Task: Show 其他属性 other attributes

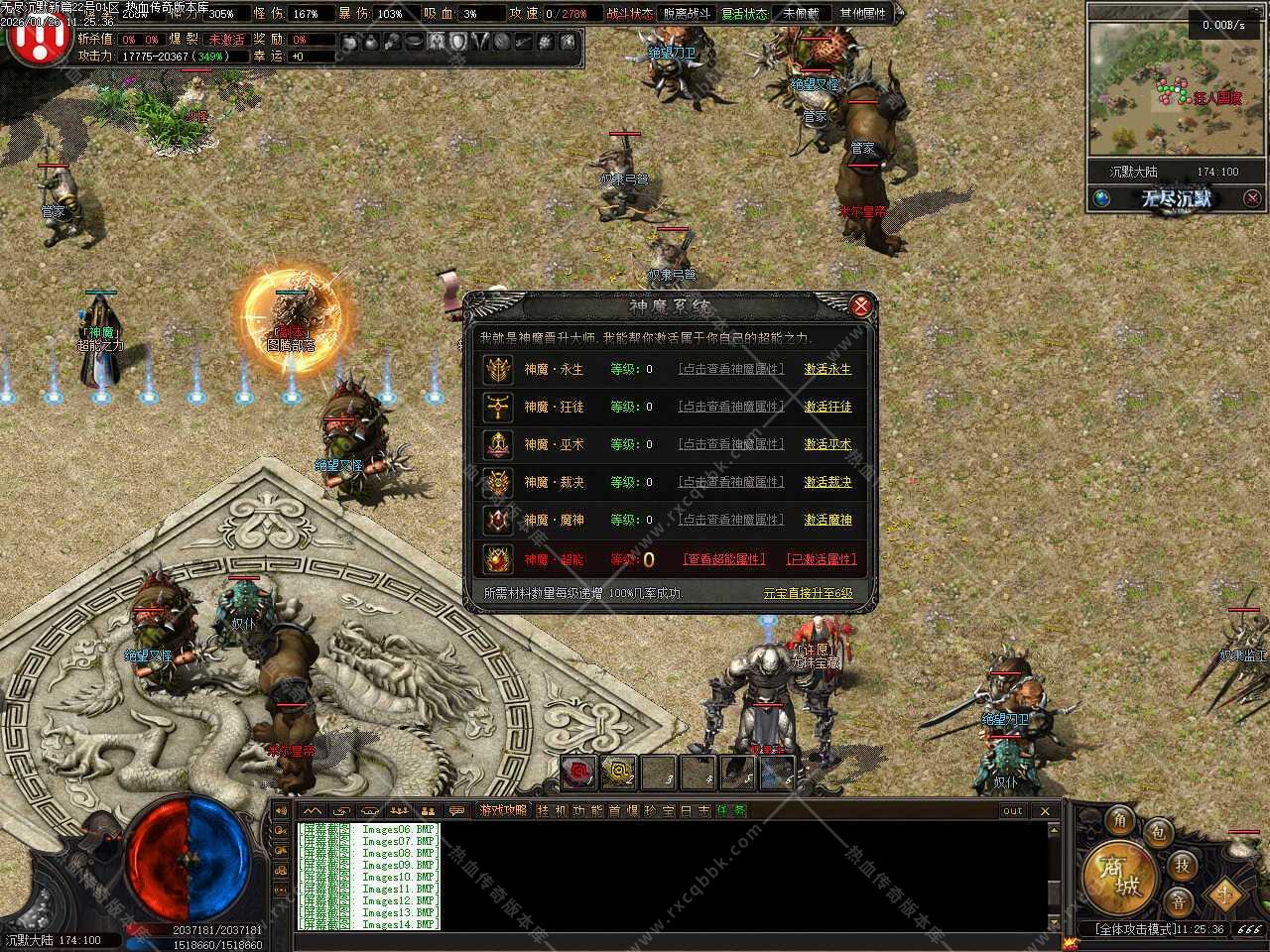Action: point(862,14)
